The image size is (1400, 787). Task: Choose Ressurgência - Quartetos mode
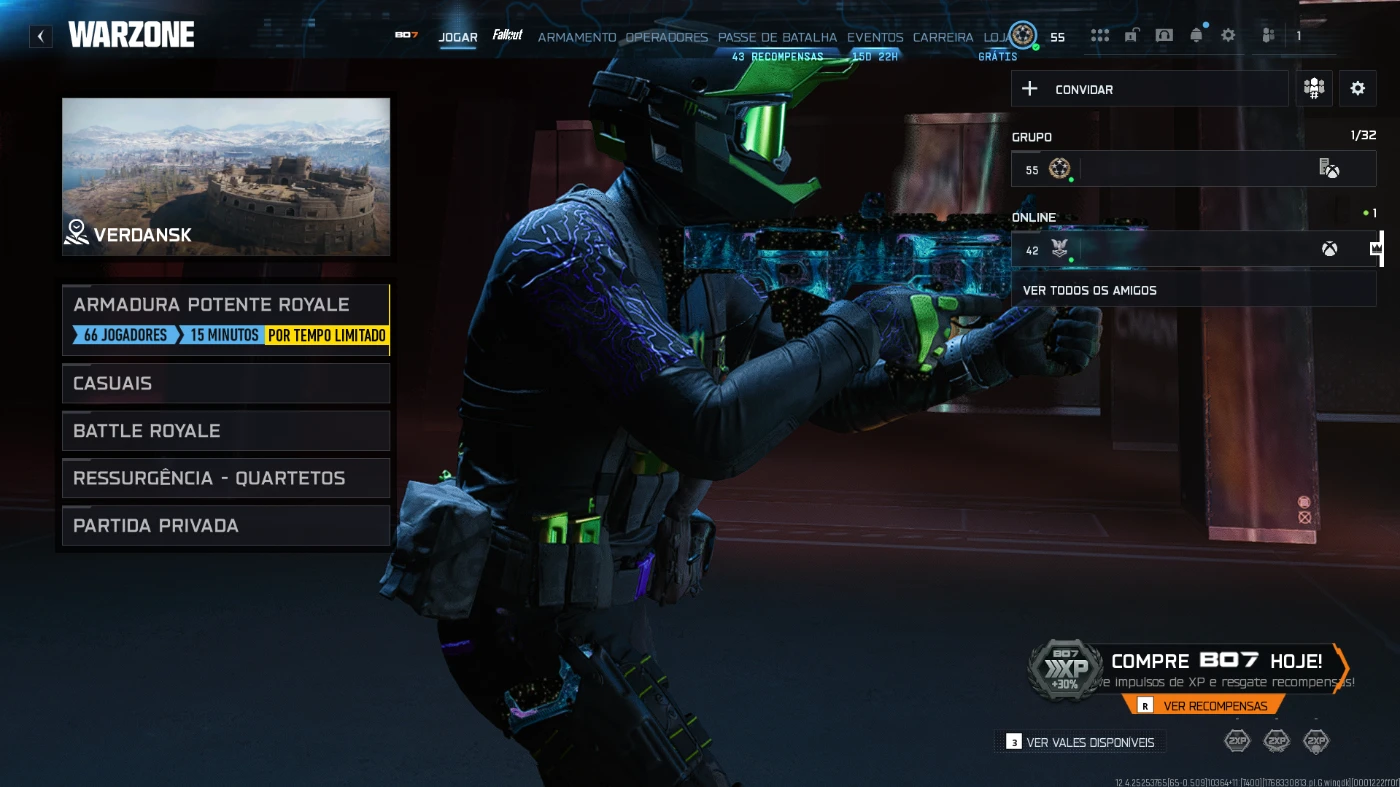coord(226,478)
